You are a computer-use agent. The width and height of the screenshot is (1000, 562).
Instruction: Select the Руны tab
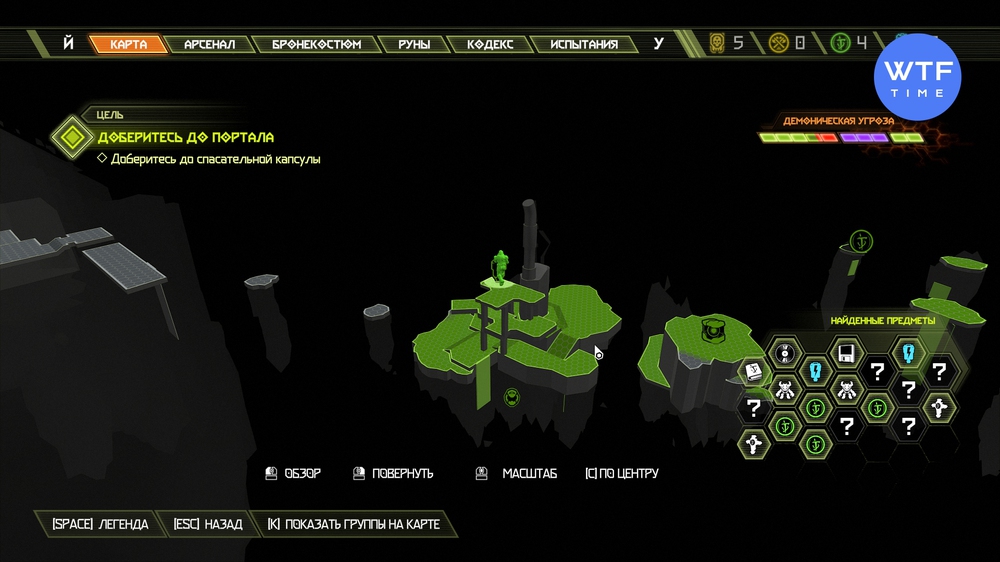pyautogui.click(x=413, y=44)
